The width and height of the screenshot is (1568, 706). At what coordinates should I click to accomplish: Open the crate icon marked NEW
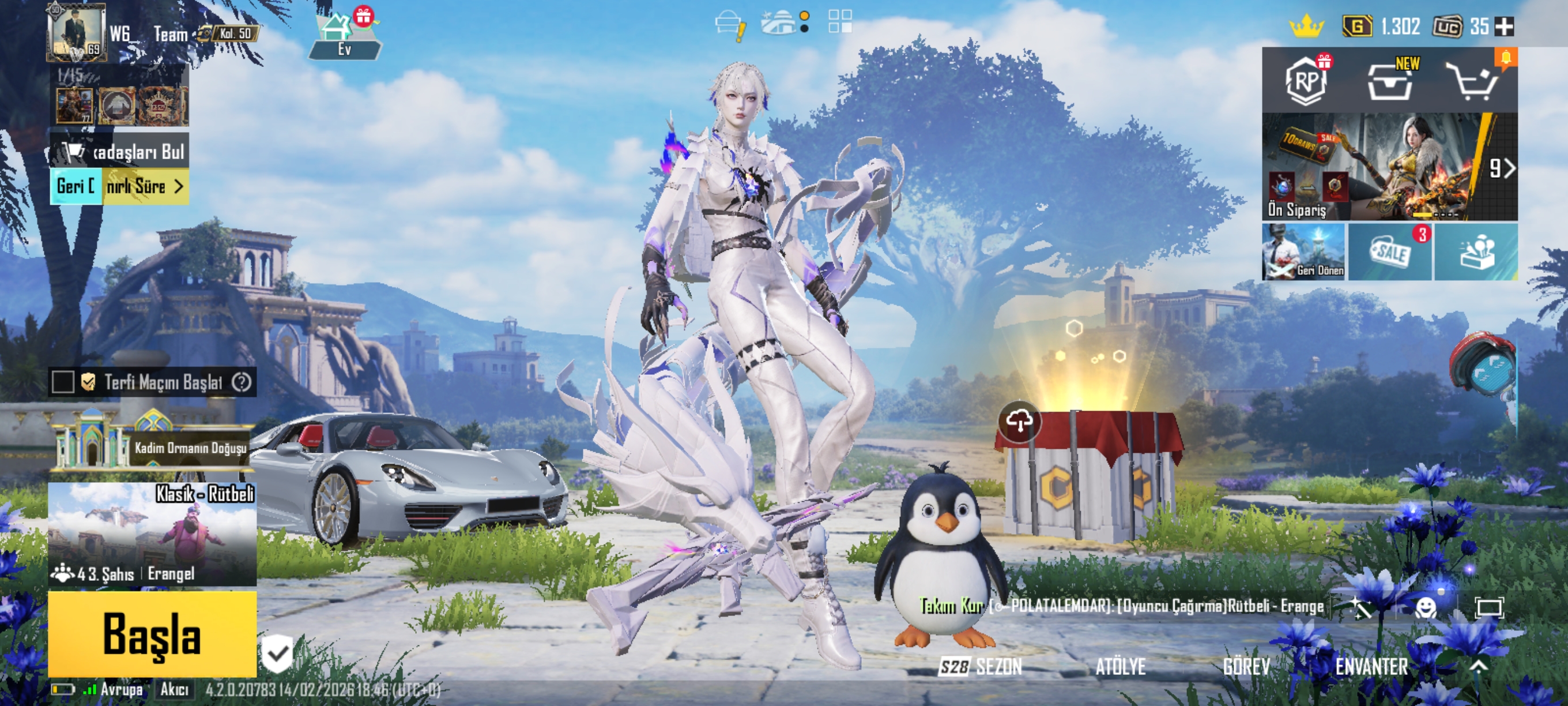click(1390, 82)
